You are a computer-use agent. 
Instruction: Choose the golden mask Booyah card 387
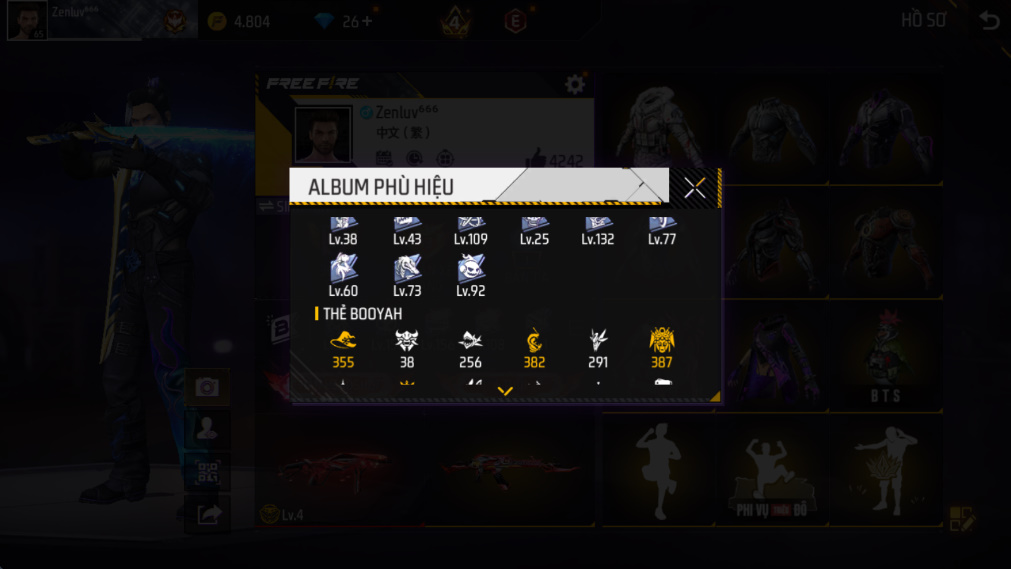(x=662, y=340)
